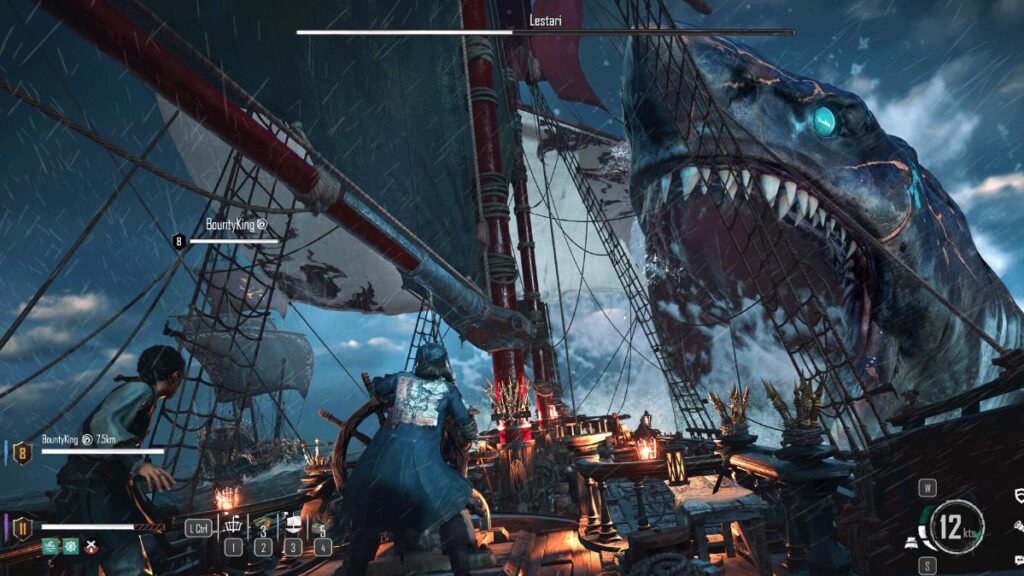Click the teal gear status effect icon

(70, 546)
